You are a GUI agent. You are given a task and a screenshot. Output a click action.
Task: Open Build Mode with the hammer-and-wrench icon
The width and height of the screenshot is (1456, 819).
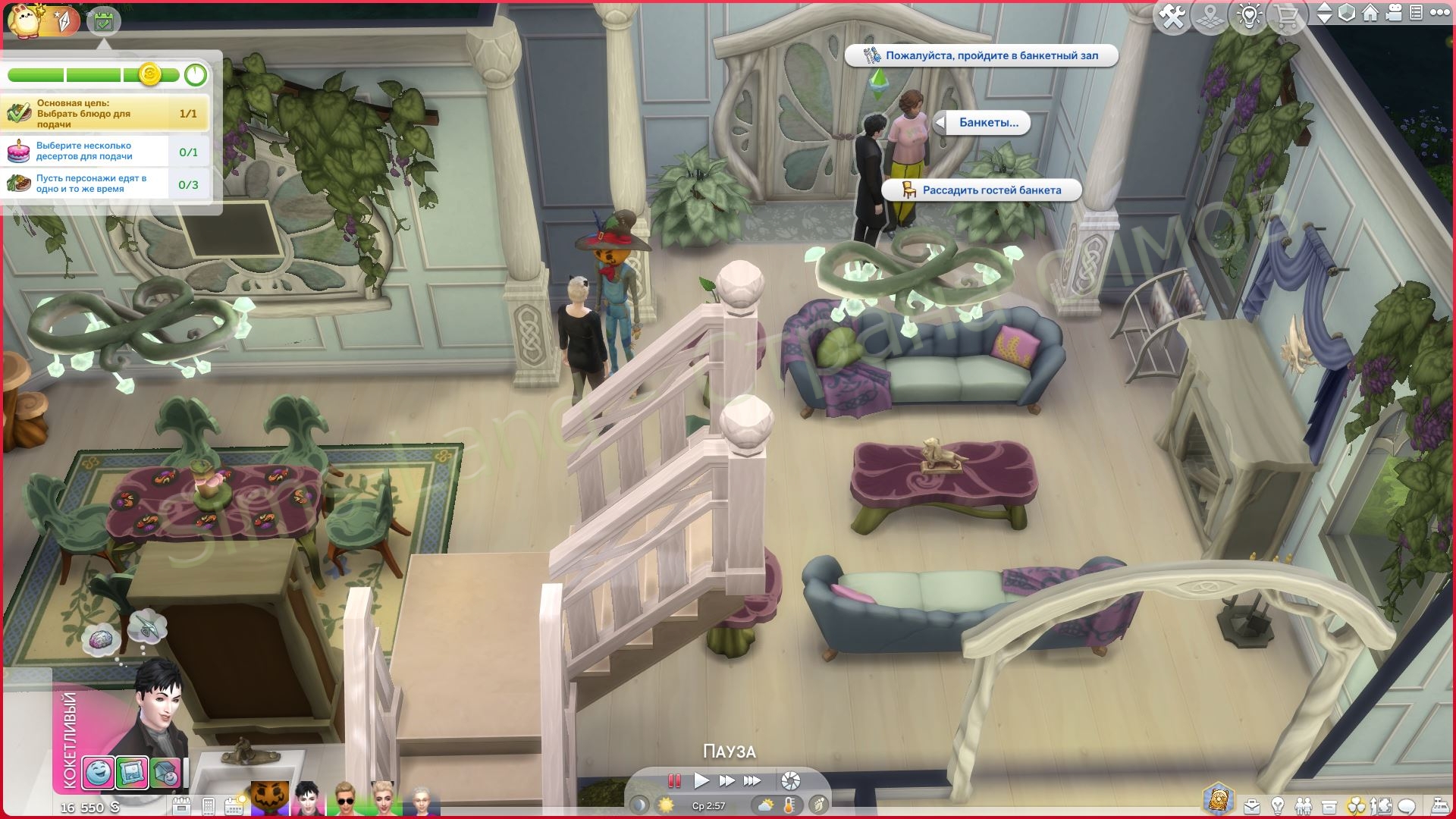[x=1172, y=13]
